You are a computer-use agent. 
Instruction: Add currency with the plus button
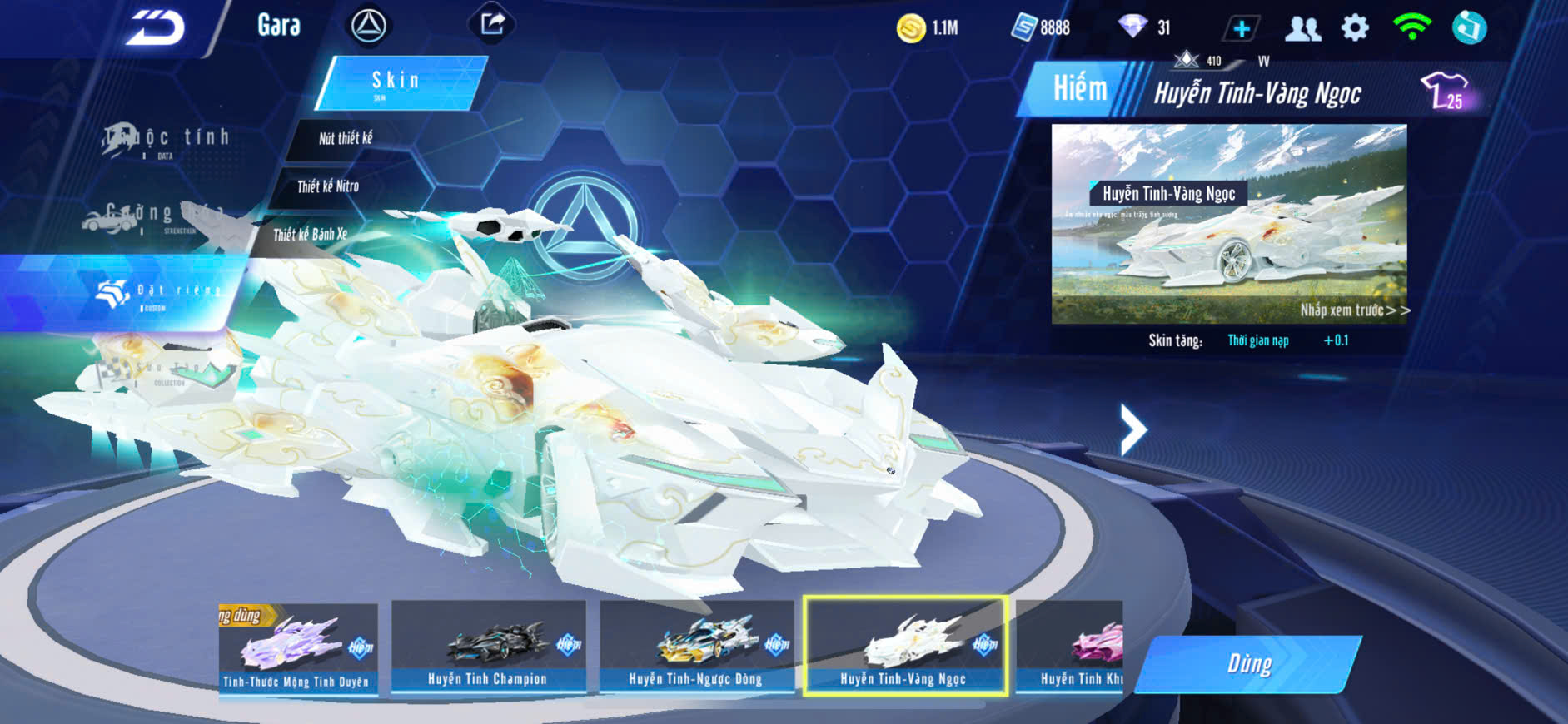pyautogui.click(x=1241, y=29)
